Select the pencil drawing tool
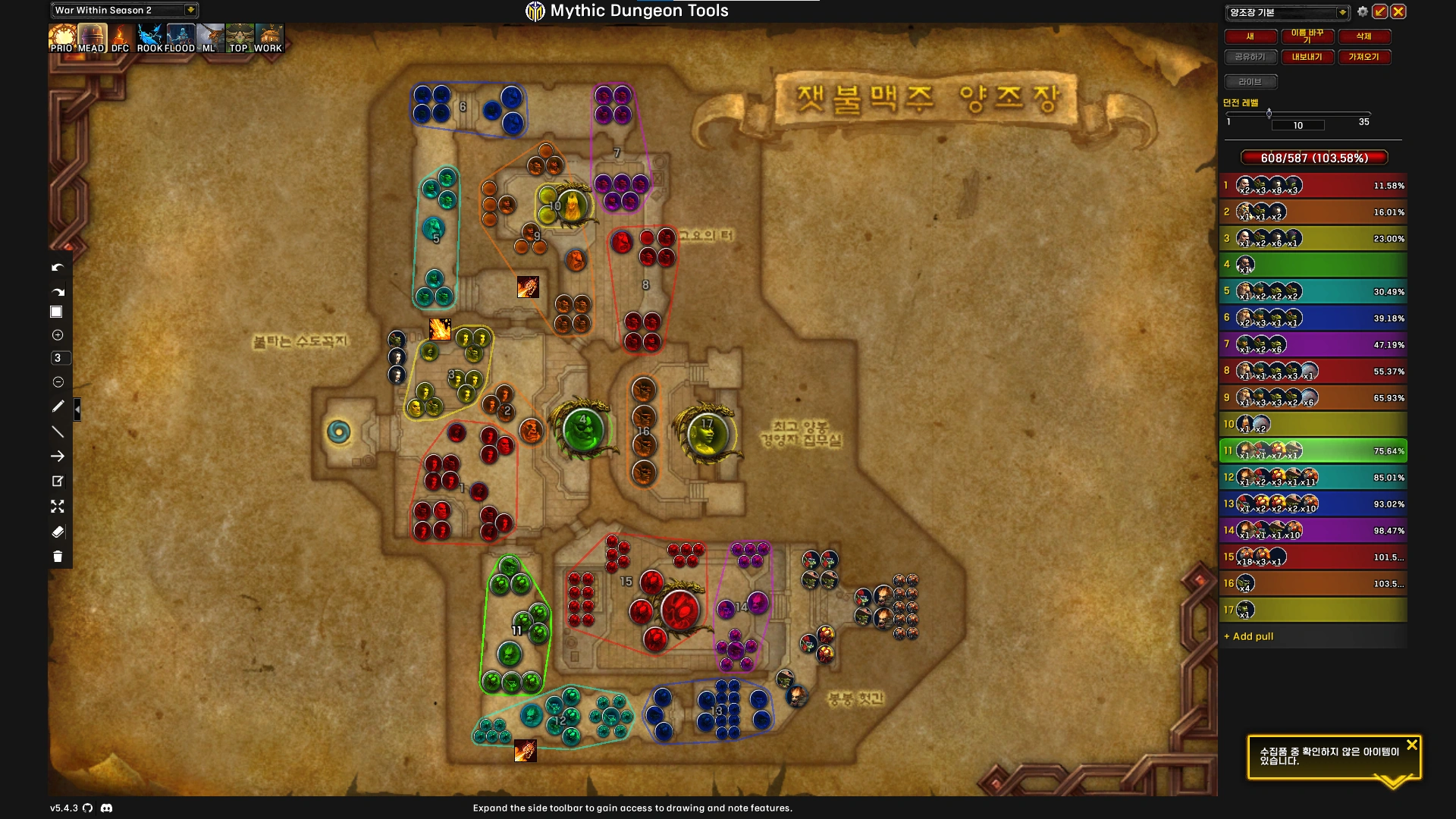Screen dimensions: 1456x819 click(58, 406)
